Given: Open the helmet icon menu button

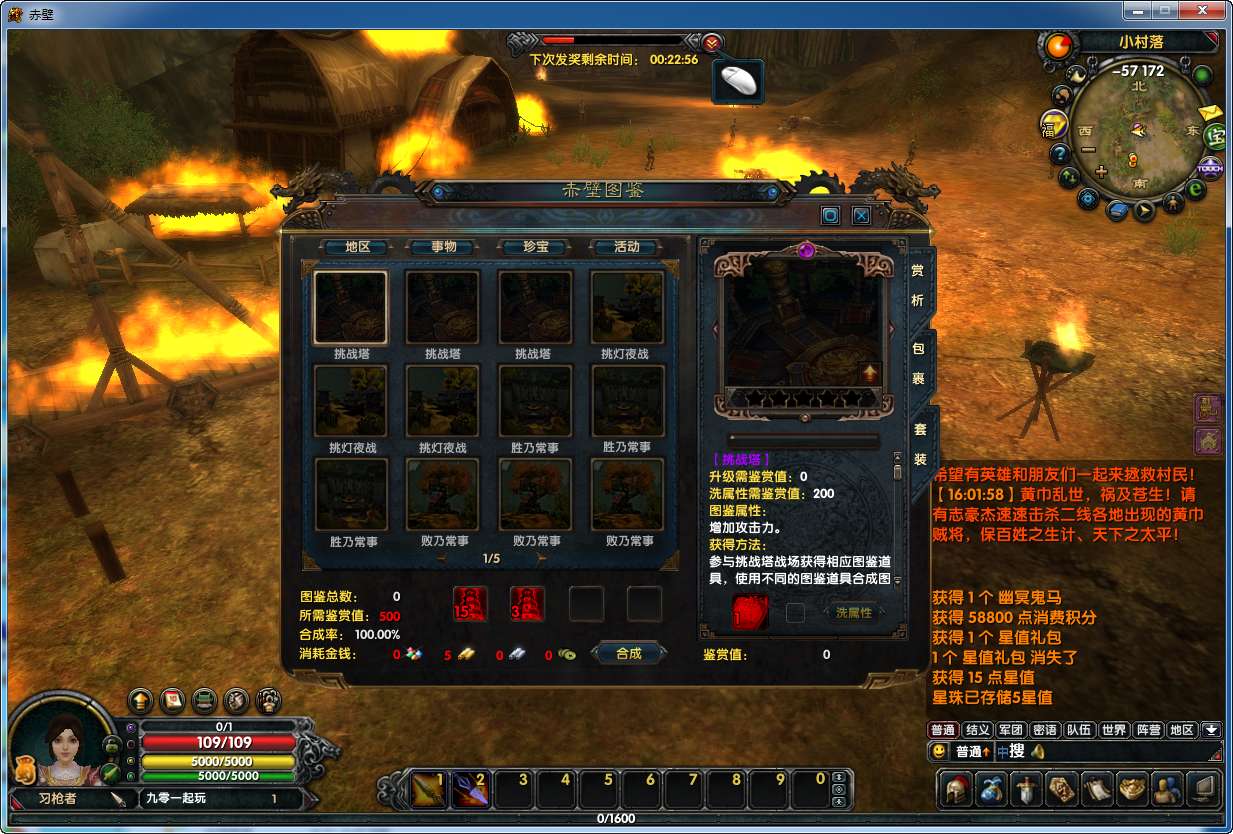Looking at the screenshot, I should point(958,790).
